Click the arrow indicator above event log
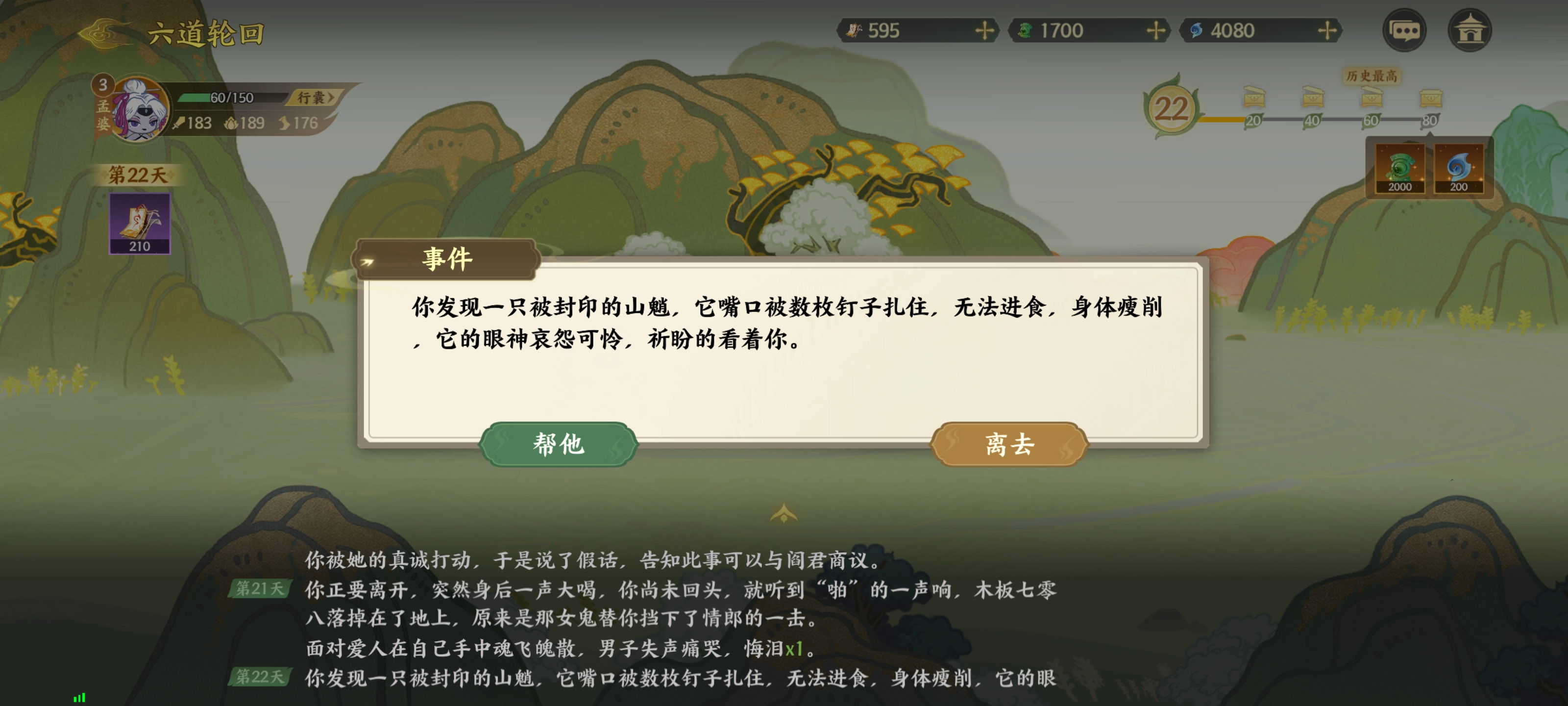The image size is (1568, 706). 784,513
